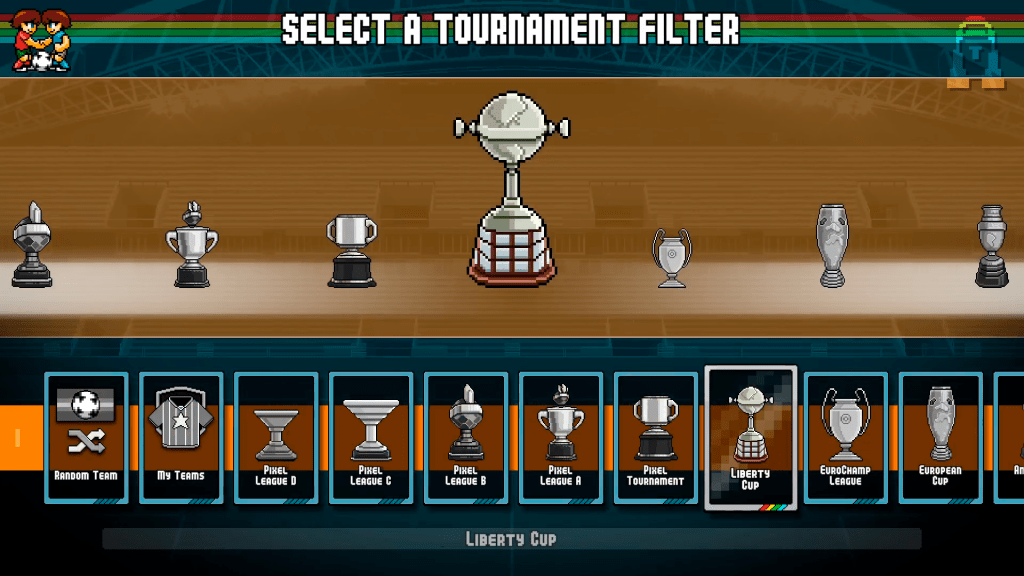Select the European Cup card

pyautogui.click(x=940, y=437)
